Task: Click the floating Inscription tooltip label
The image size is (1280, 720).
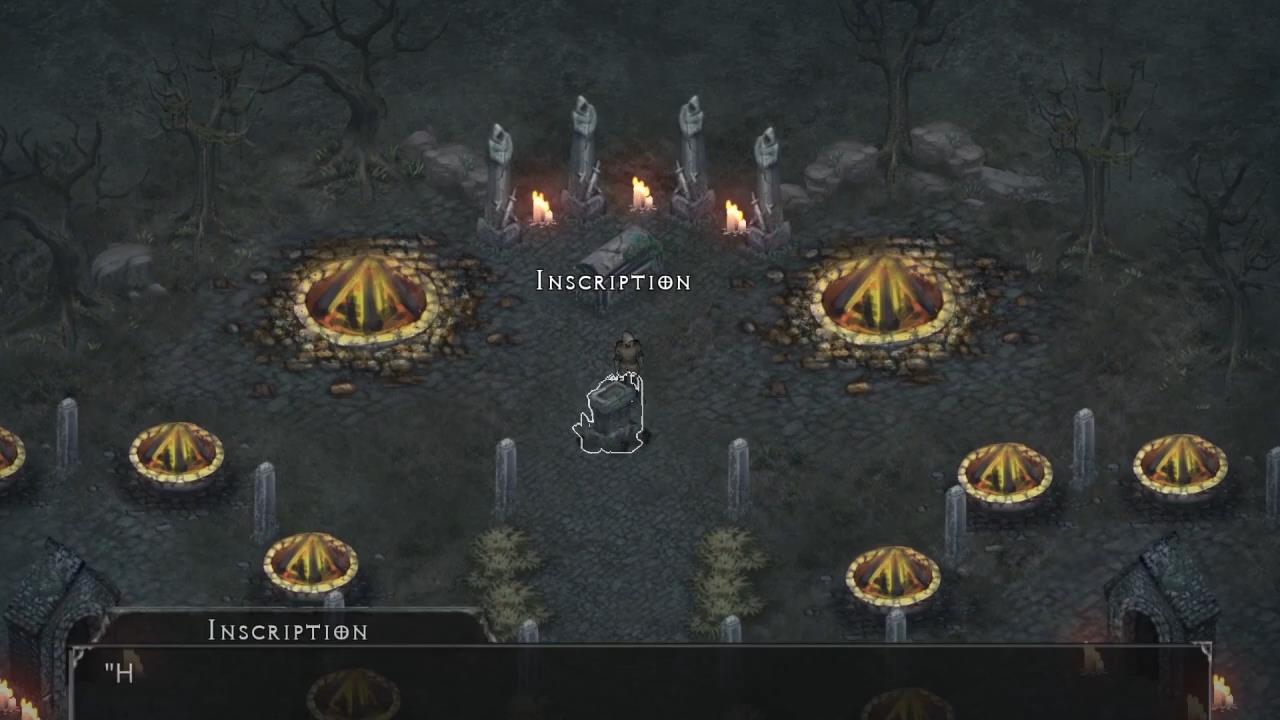Action: [613, 281]
